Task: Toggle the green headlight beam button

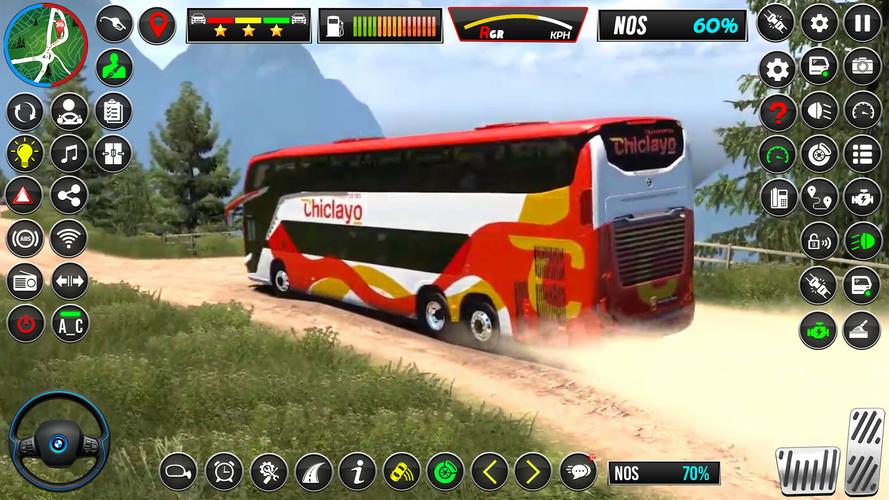Action: [861, 241]
